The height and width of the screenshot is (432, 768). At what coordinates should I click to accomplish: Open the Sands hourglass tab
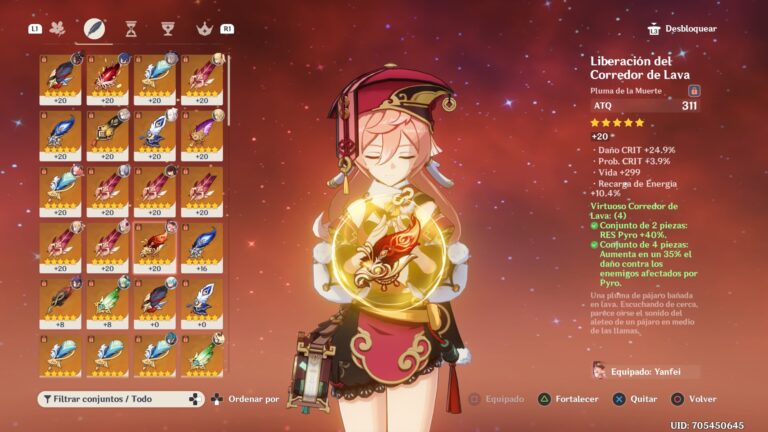(131, 28)
